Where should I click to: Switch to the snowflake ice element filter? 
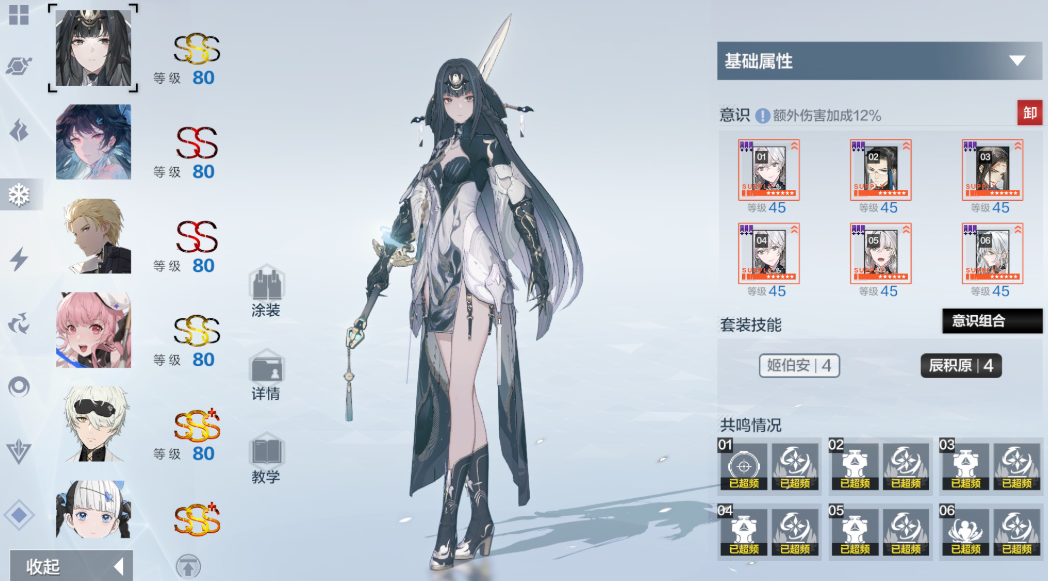[x=19, y=195]
